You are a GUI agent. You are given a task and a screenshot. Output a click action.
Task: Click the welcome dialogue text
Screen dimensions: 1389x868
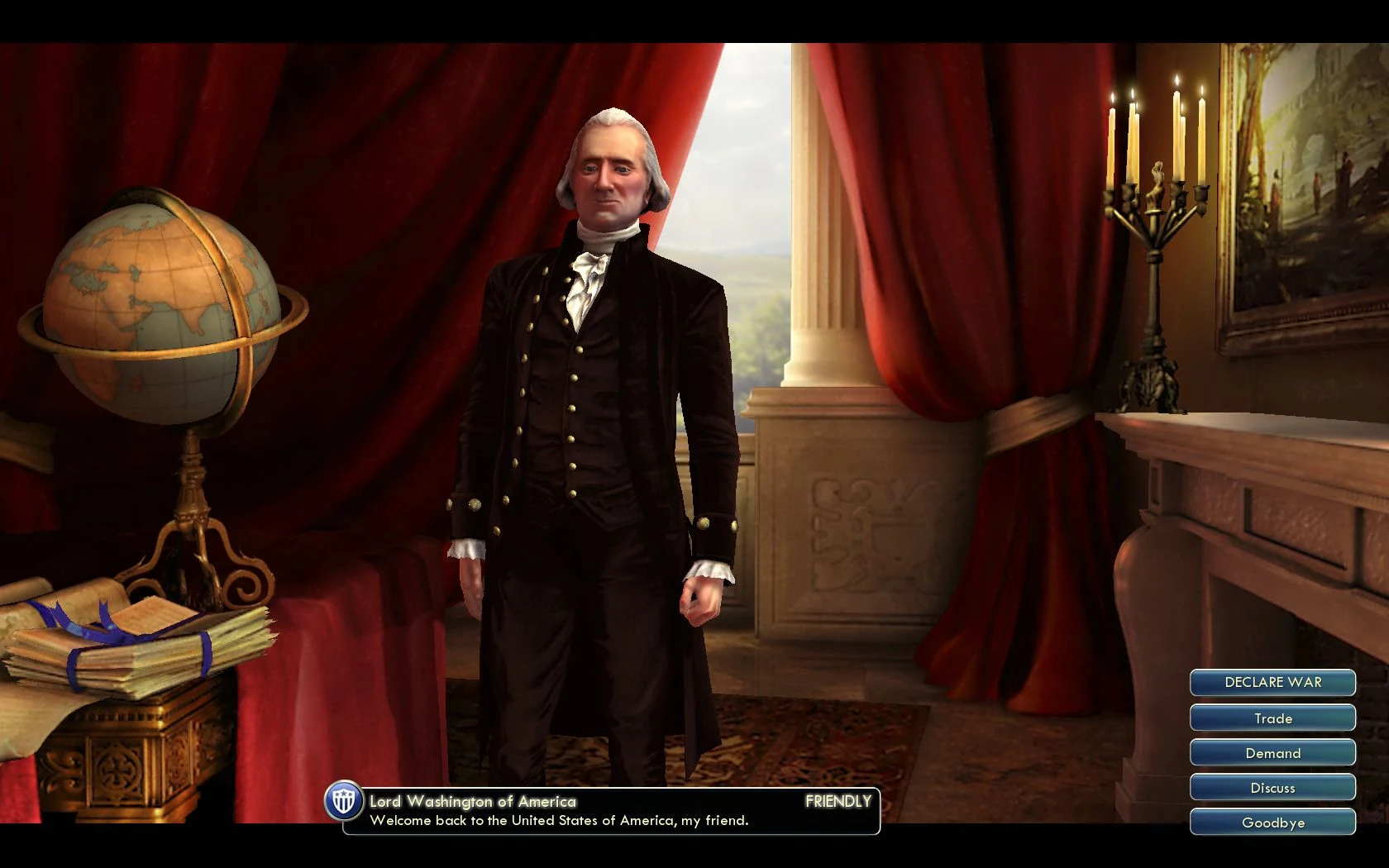560,821
